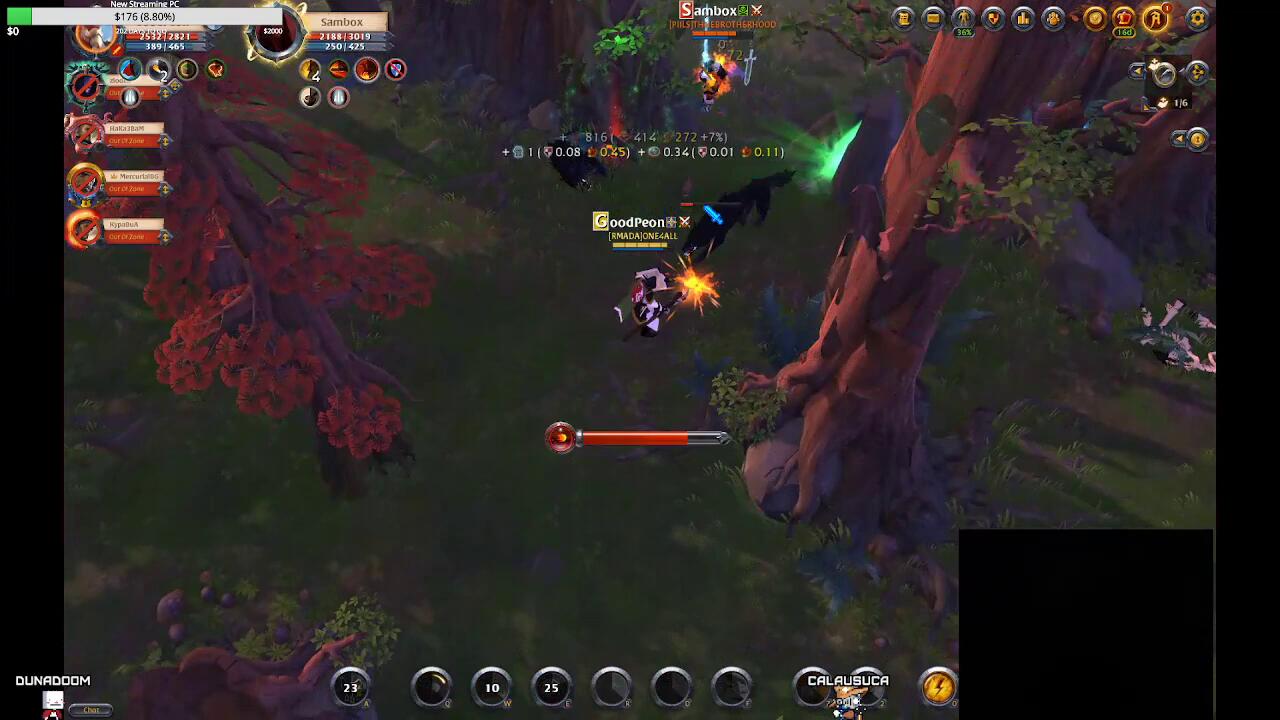Click the ability on cooldown showing 25
1280x720 pixels.
pyautogui.click(x=551, y=687)
